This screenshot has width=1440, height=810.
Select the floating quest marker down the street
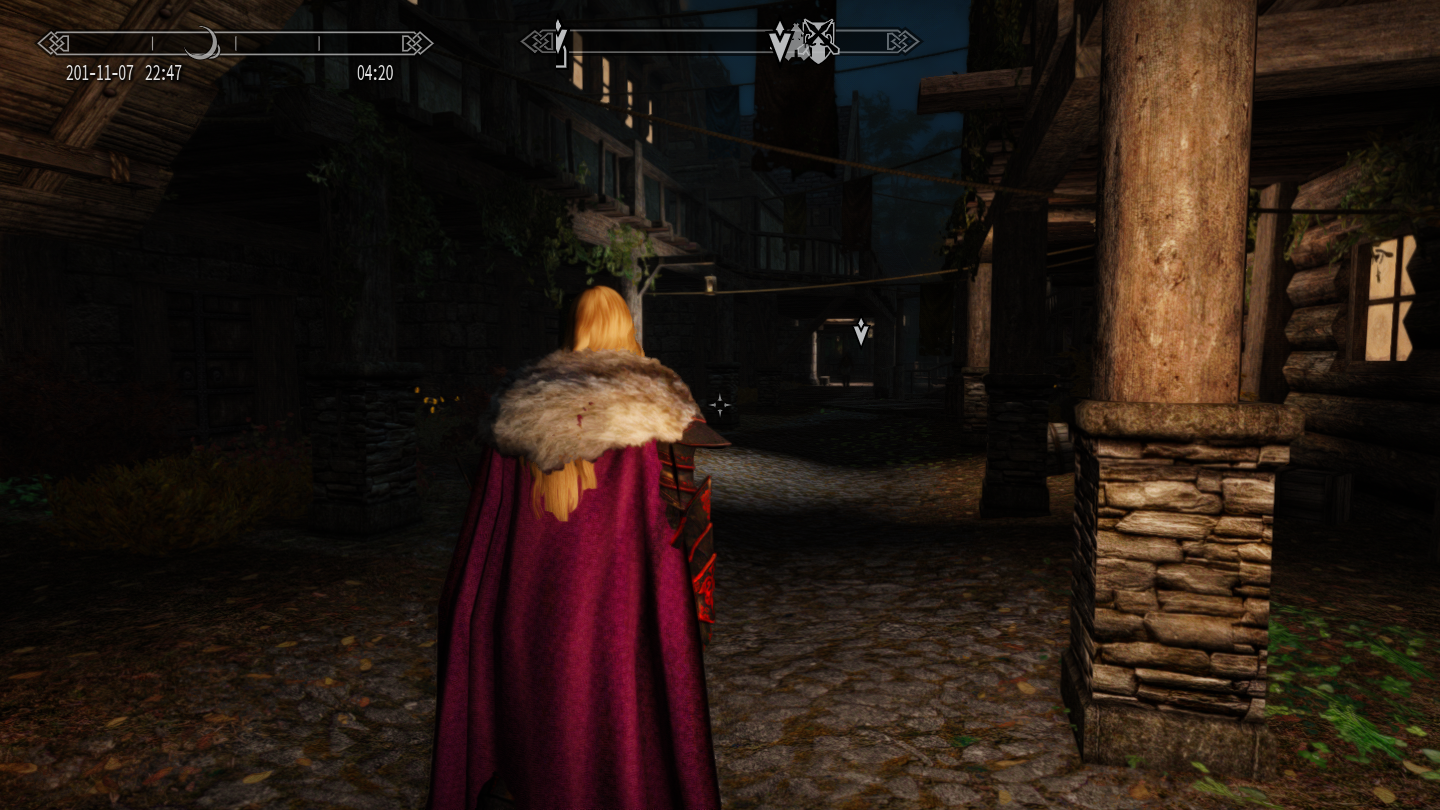pos(861,332)
